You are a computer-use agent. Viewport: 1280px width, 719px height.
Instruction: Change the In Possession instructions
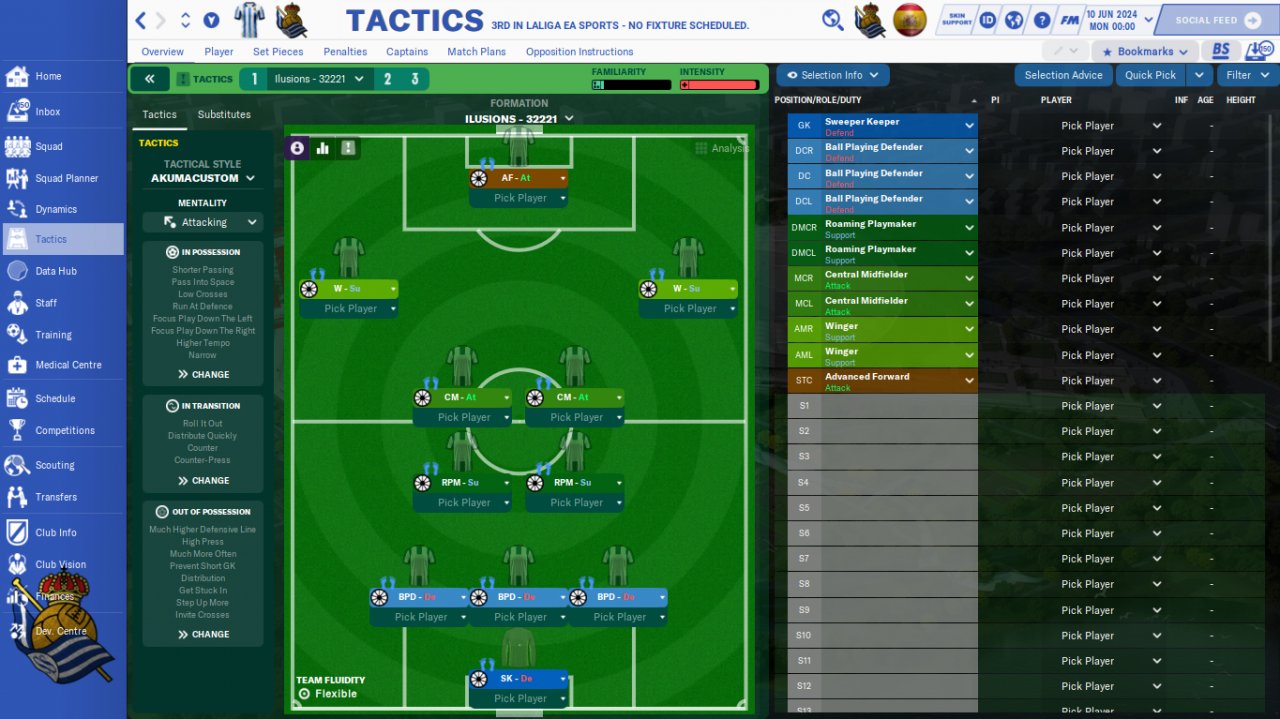(x=203, y=374)
